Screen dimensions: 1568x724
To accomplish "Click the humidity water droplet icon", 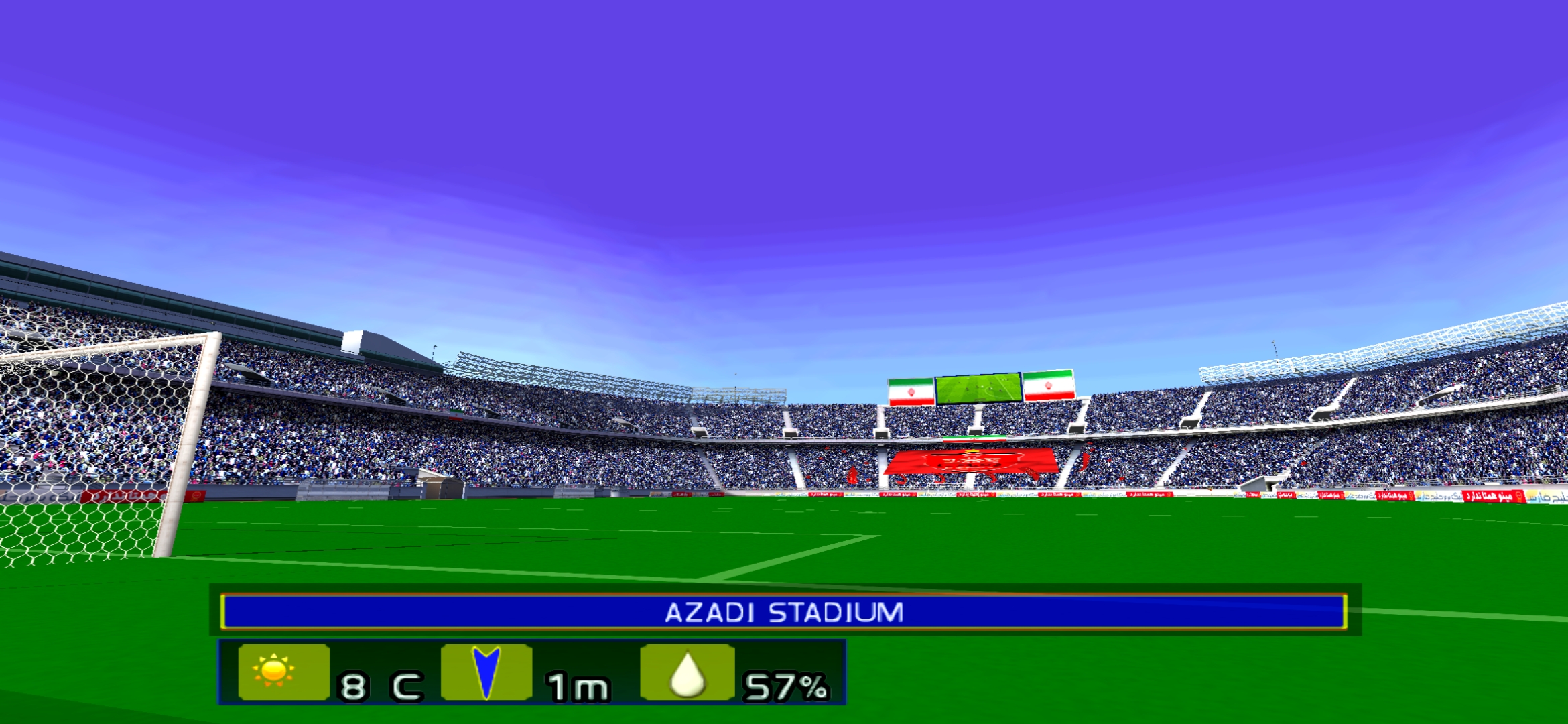I will point(687,673).
